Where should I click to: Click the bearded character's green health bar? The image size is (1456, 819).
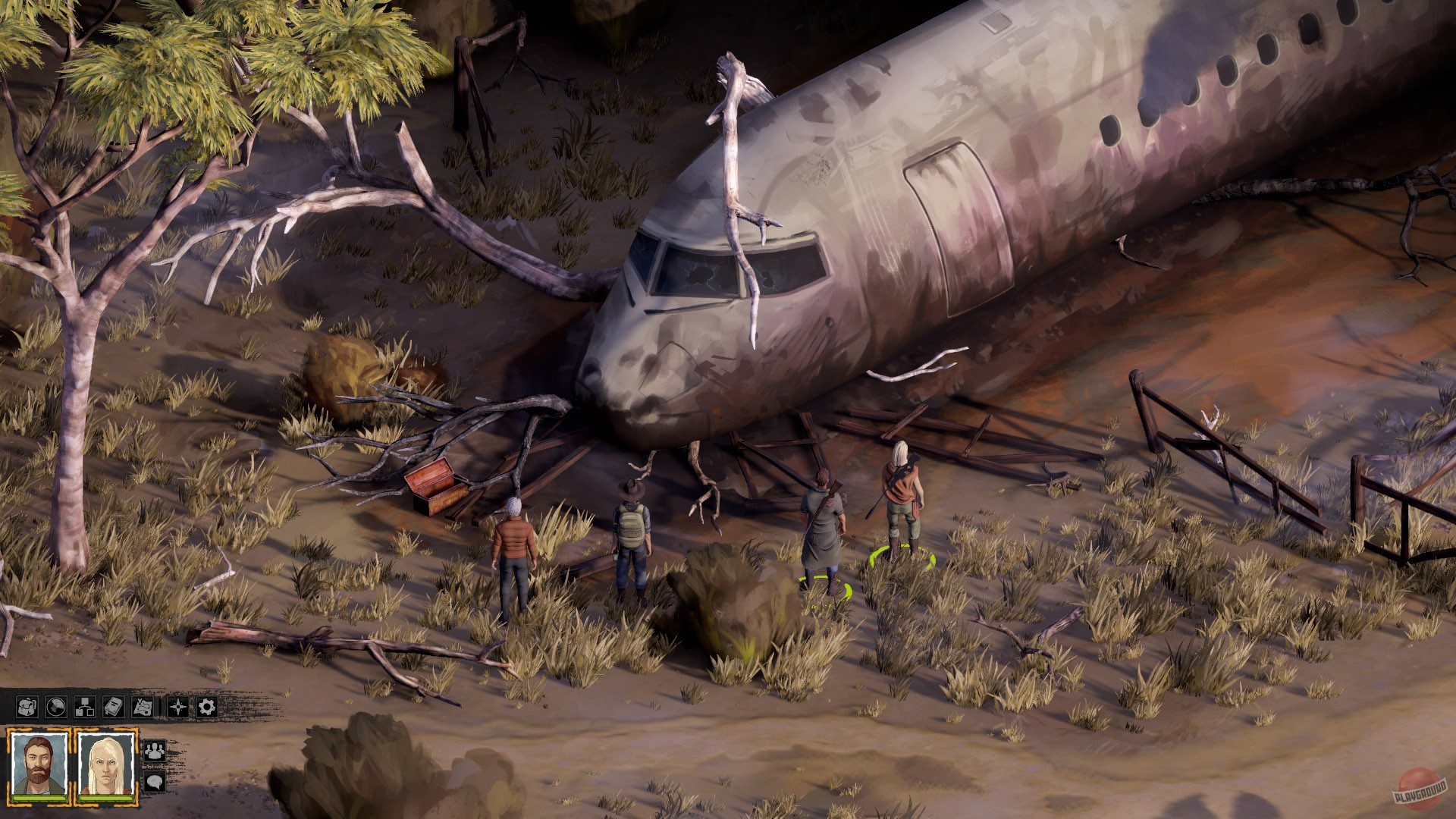pyautogui.click(x=38, y=798)
